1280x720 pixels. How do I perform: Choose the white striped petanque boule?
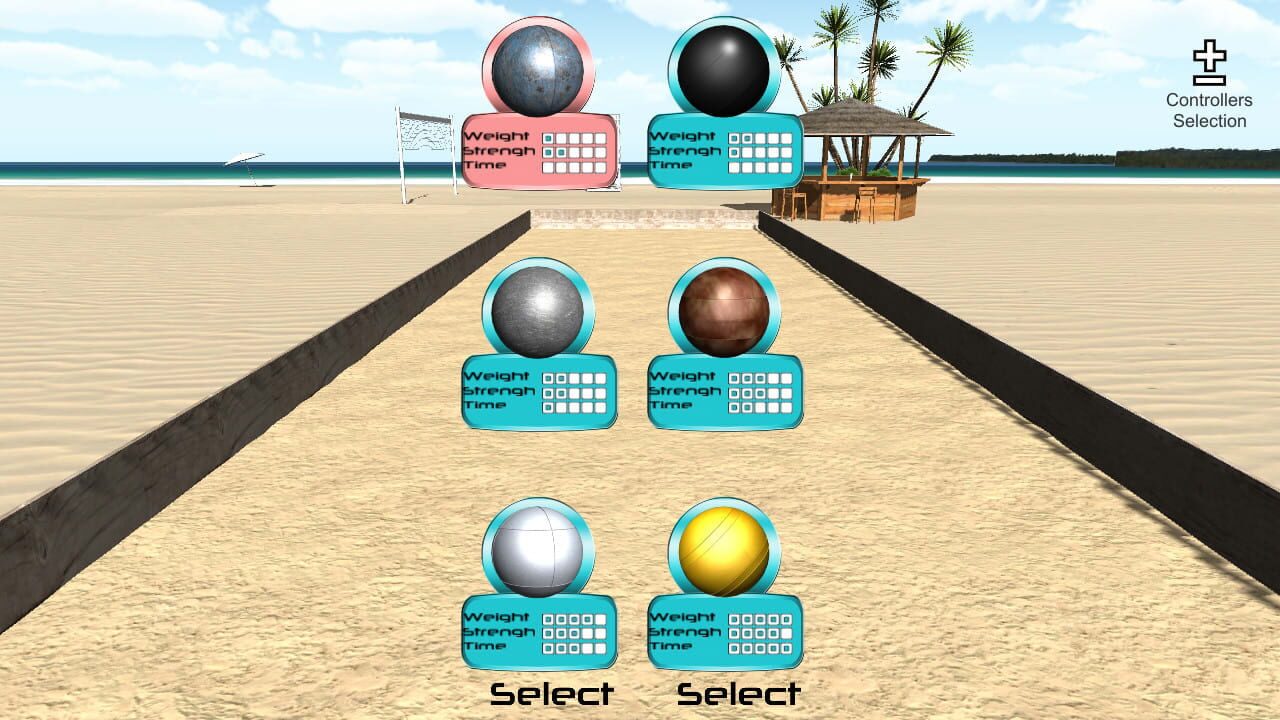pos(538,553)
